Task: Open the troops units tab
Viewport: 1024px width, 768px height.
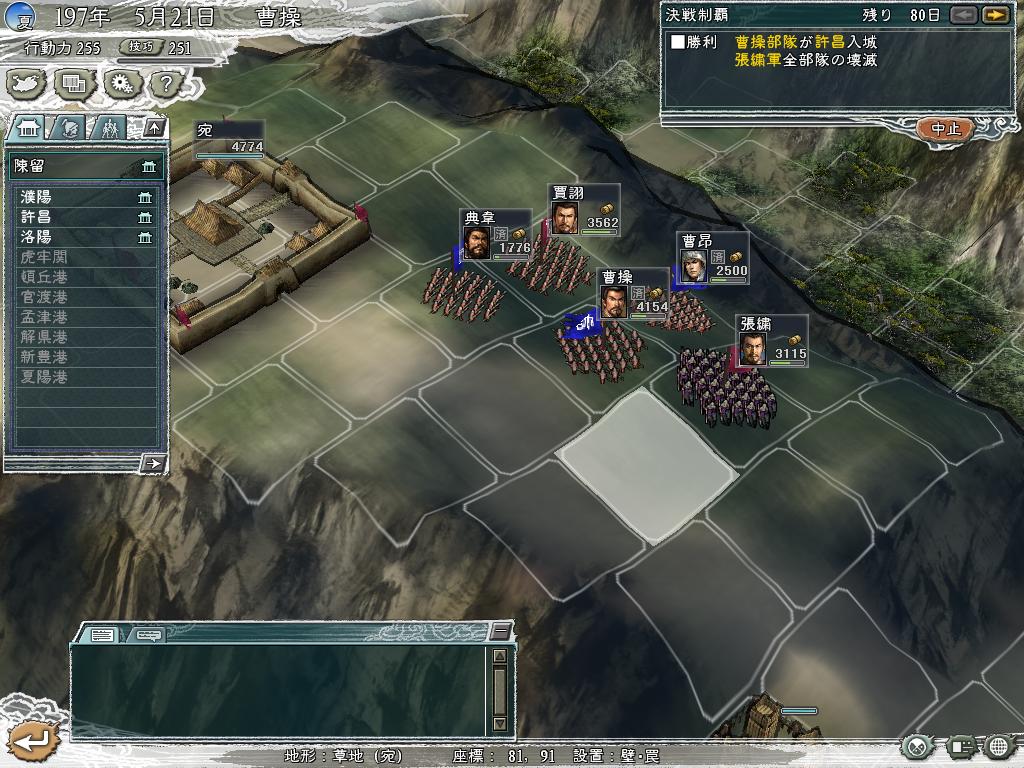Action: coord(109,127)
